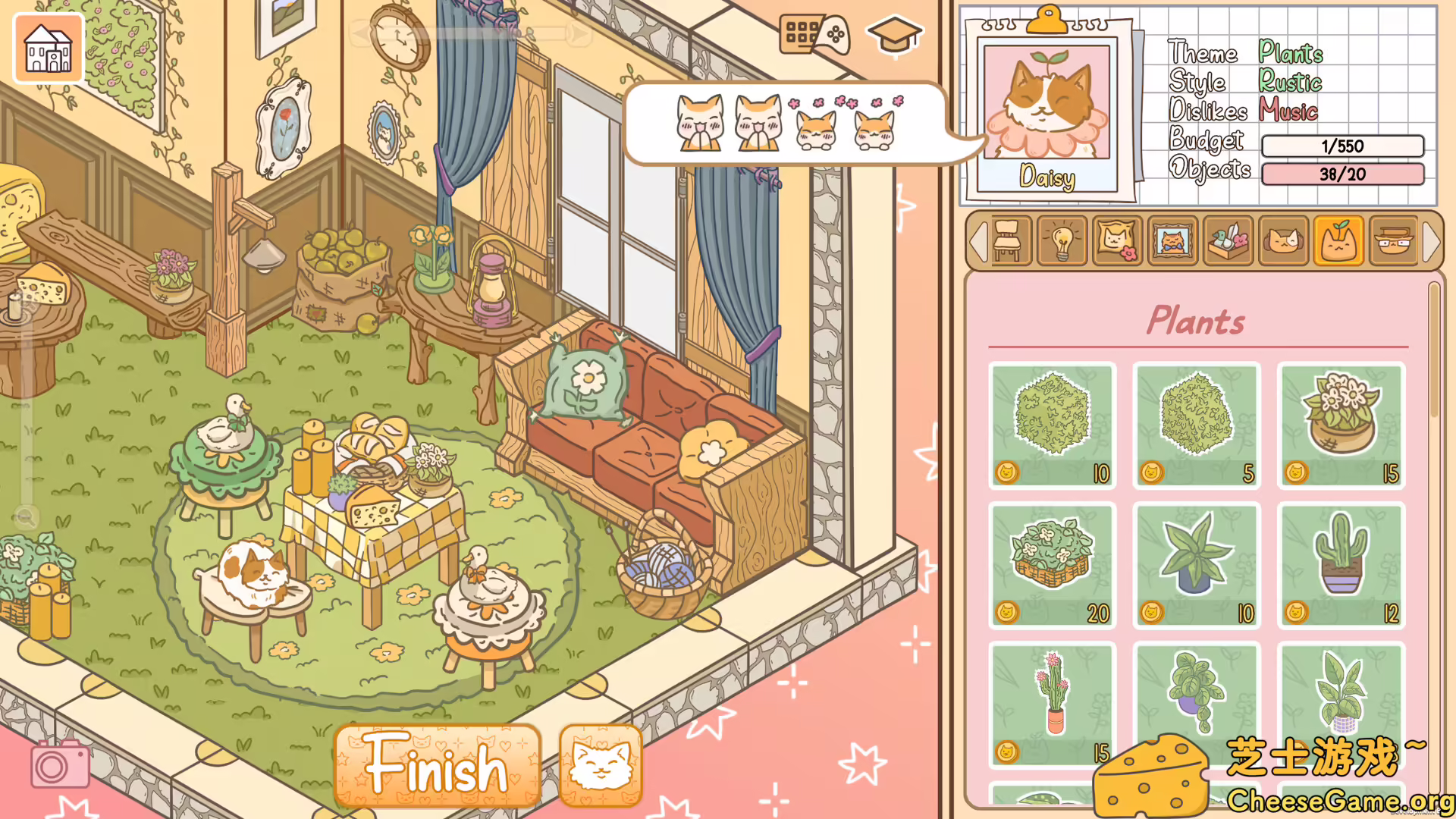Viewport: 1456px width, 819px height.
Task: Reselect the highlighted Plants category tab
Action: tap(1338, 241)
